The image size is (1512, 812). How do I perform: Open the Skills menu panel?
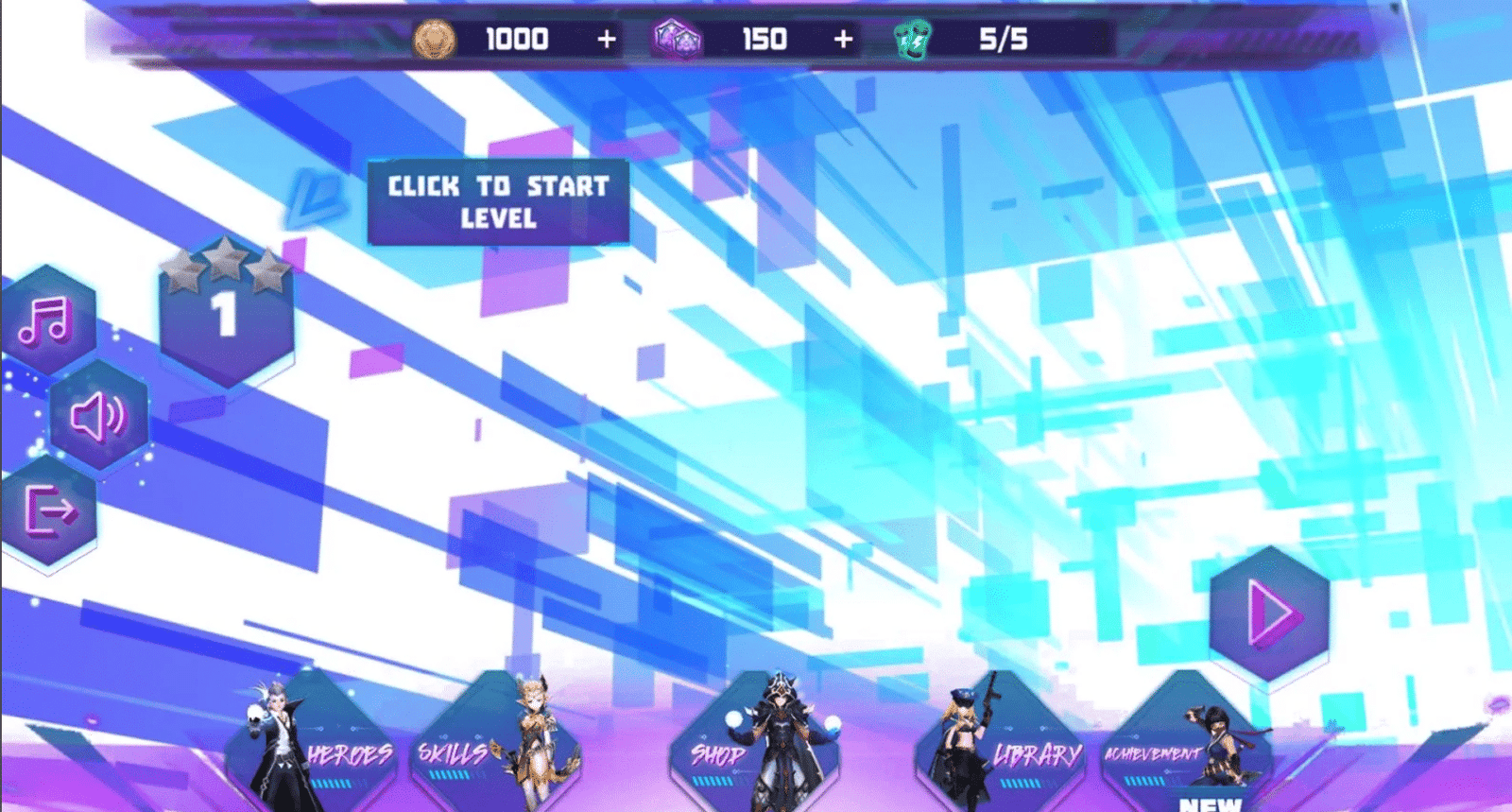tap(451, 754)
